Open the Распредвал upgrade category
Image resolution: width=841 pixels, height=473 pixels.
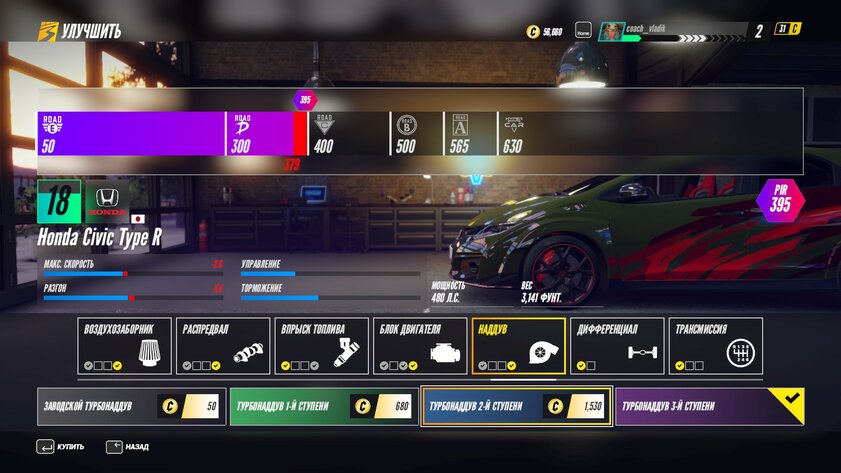tap(223, 346)
